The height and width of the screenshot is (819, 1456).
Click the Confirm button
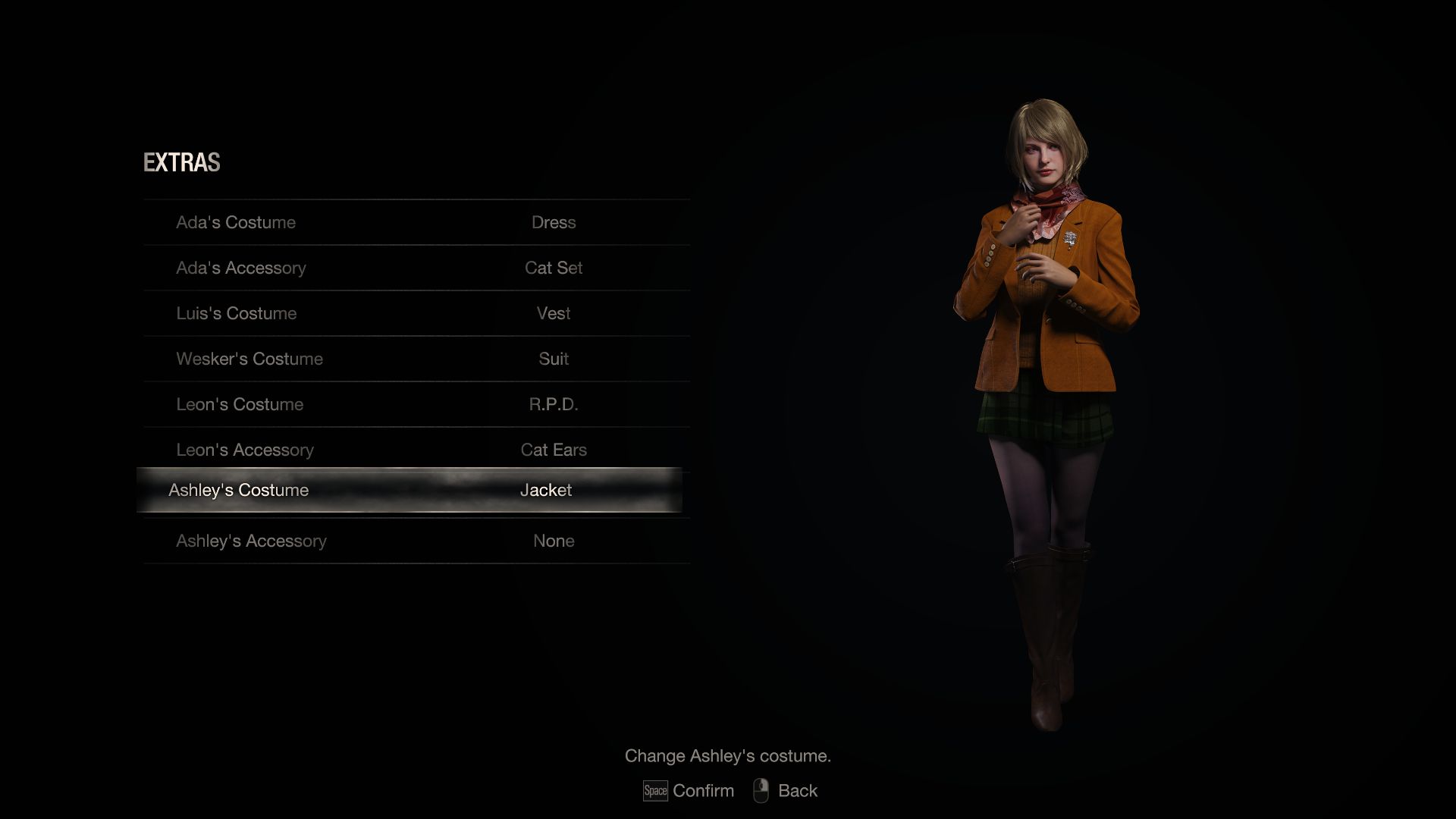point(689,791)
